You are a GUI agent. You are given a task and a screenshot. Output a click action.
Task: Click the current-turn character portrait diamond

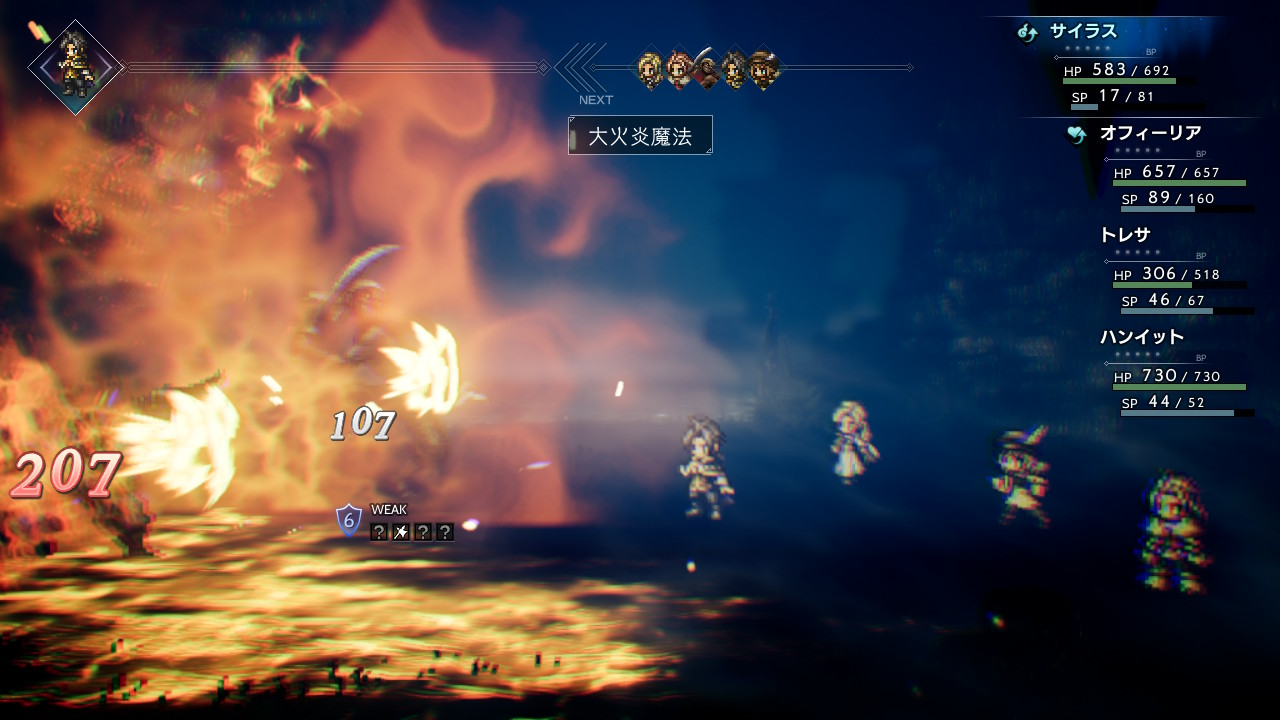click(x=76, y=67)
